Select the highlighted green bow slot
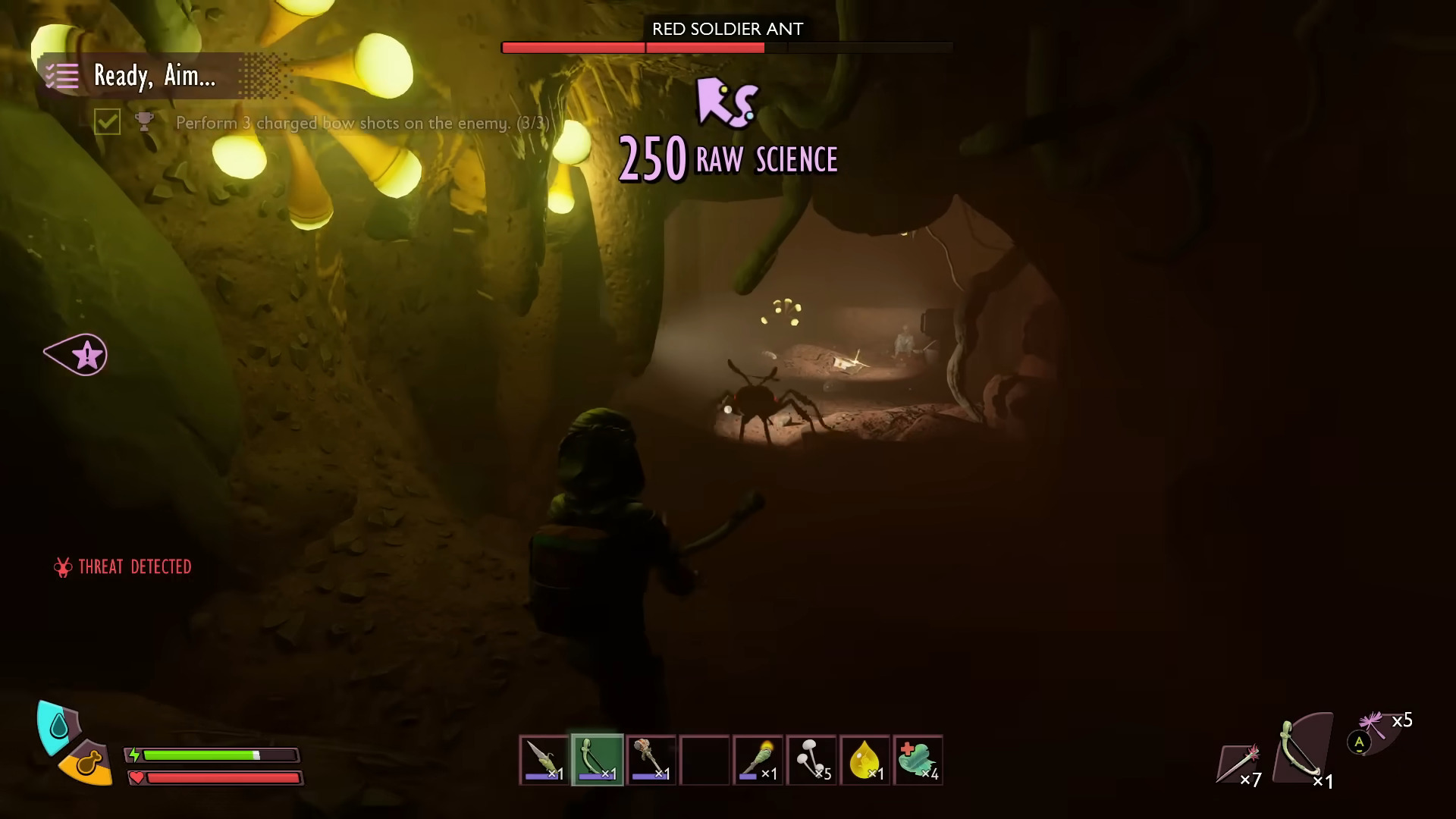 click(x=598, y=760)
